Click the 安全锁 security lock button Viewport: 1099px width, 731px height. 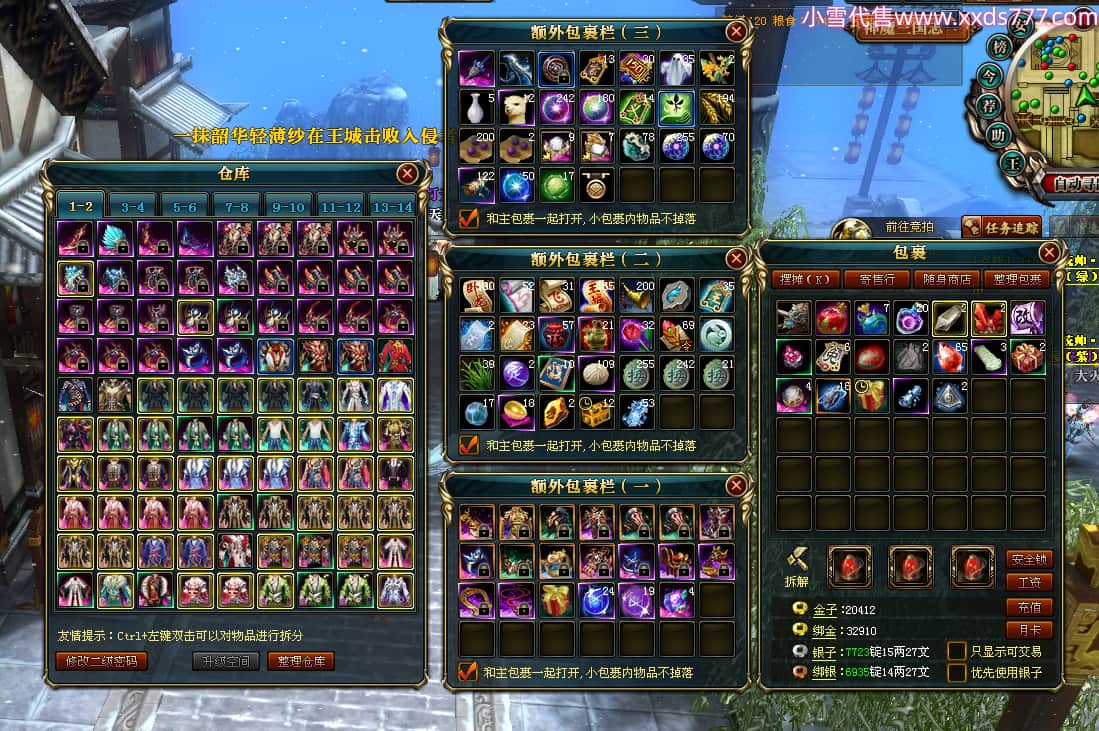(x=1029, y=559)
